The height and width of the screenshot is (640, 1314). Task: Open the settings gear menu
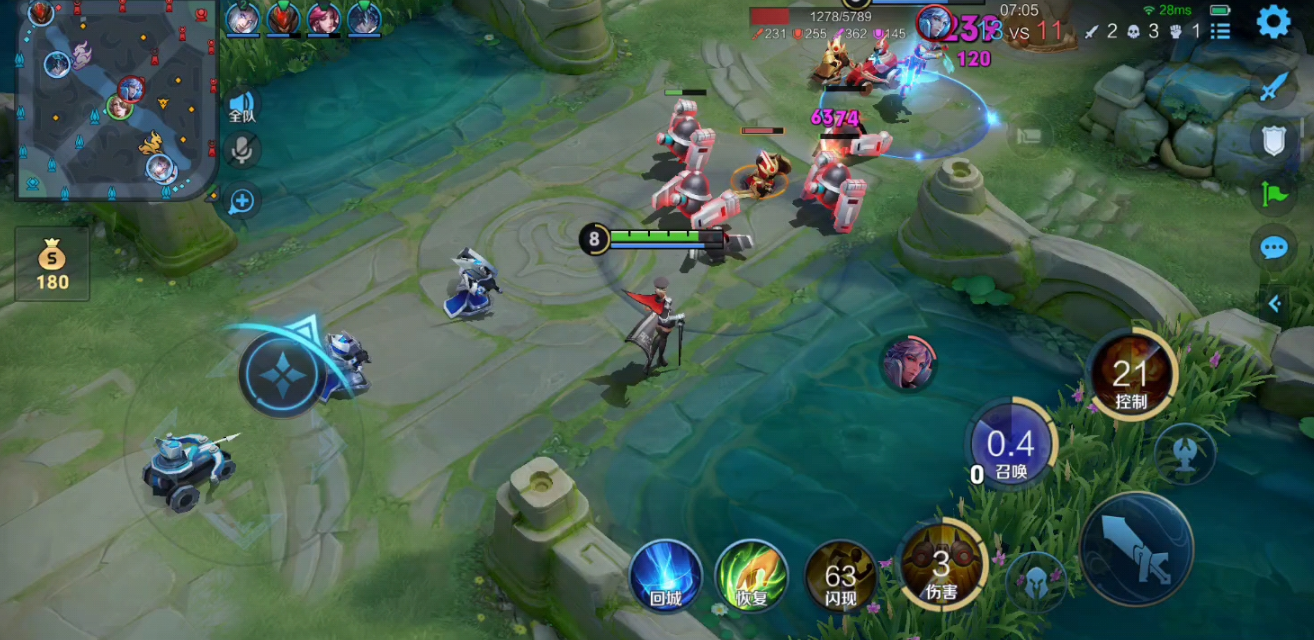tap(1273, 22)
